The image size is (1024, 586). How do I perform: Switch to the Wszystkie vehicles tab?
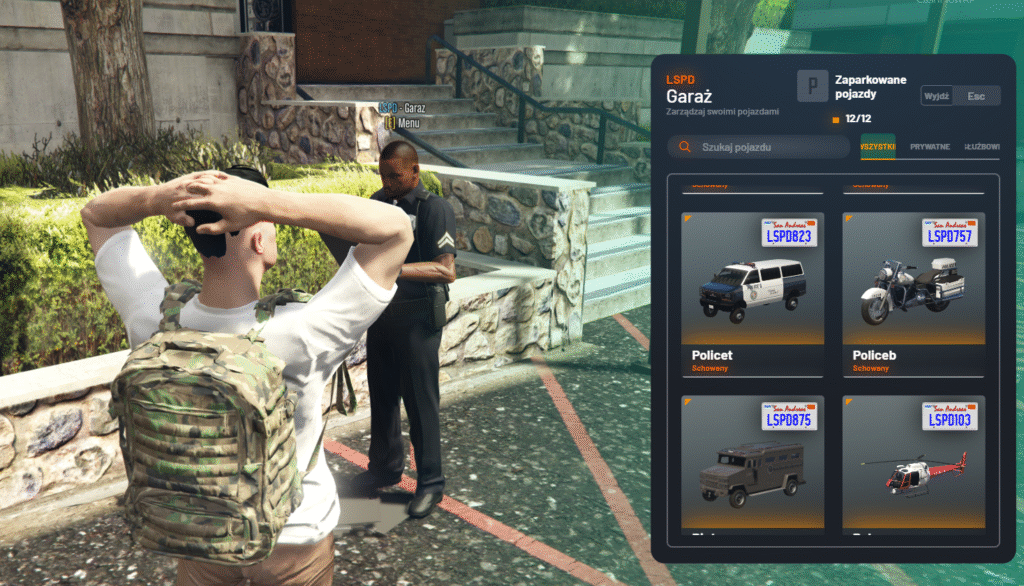878,147
